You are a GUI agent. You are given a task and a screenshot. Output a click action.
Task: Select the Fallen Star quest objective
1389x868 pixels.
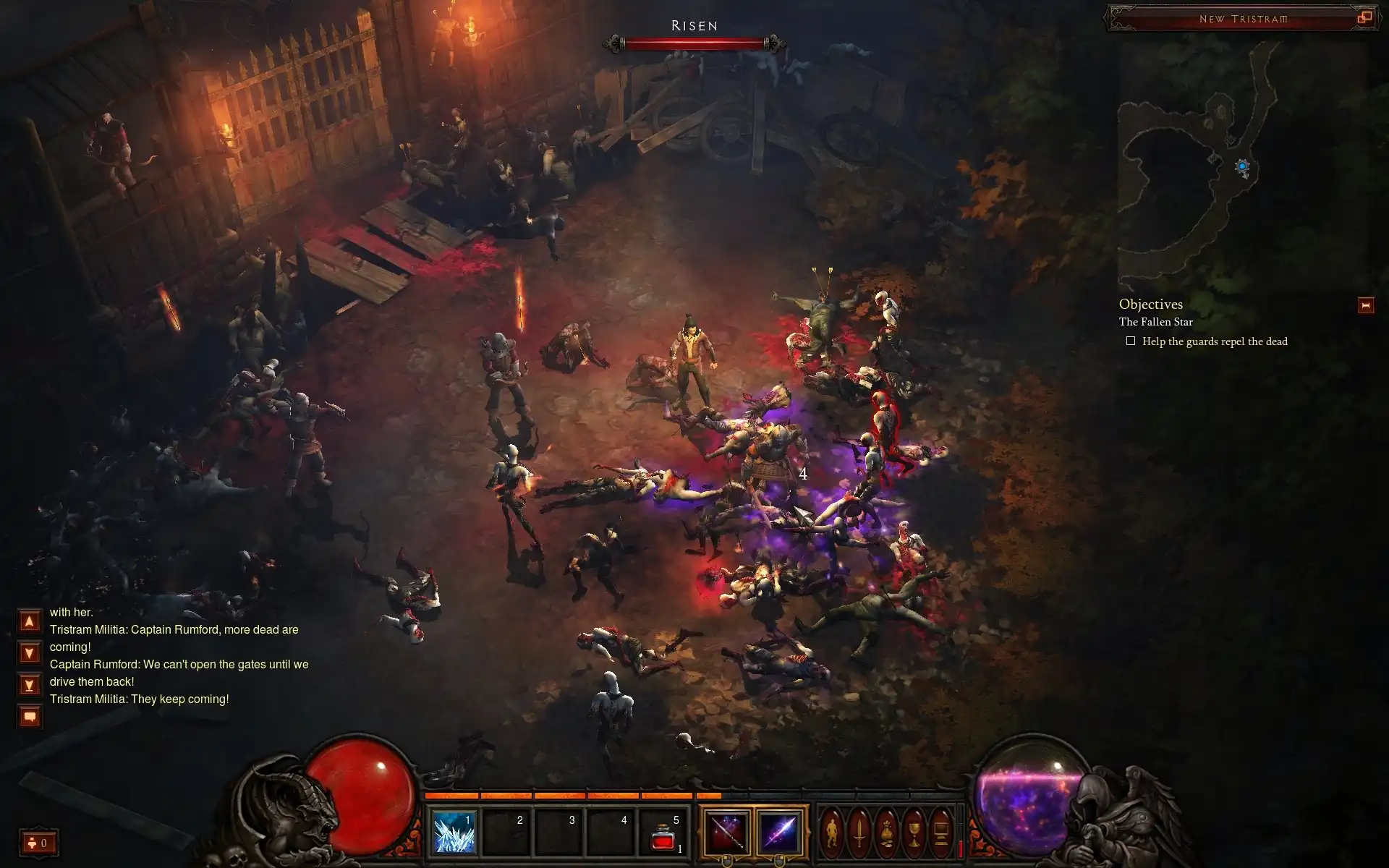point(1155,322)
